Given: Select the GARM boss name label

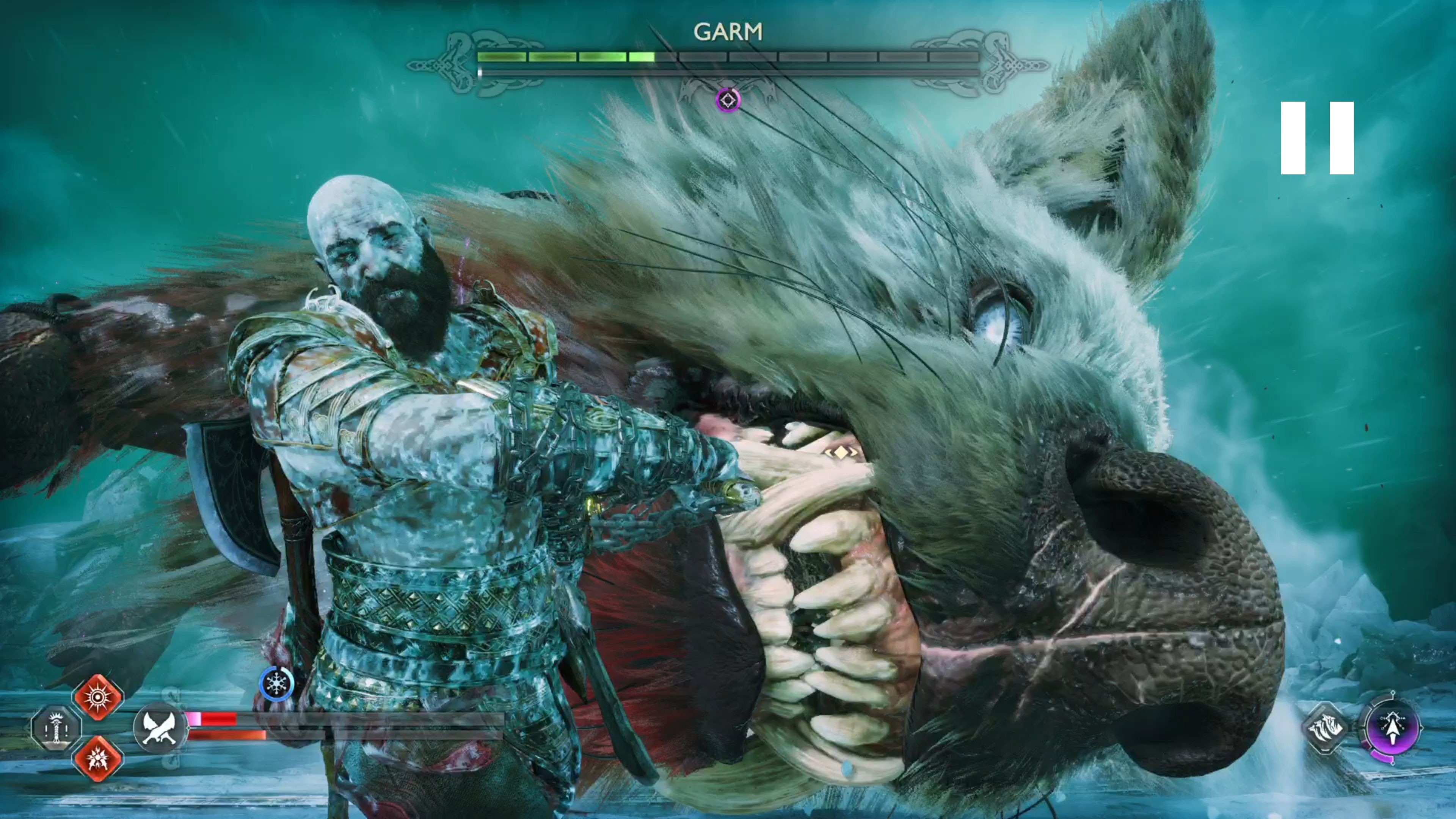Looking at the screenshot, I should (728, 31).
